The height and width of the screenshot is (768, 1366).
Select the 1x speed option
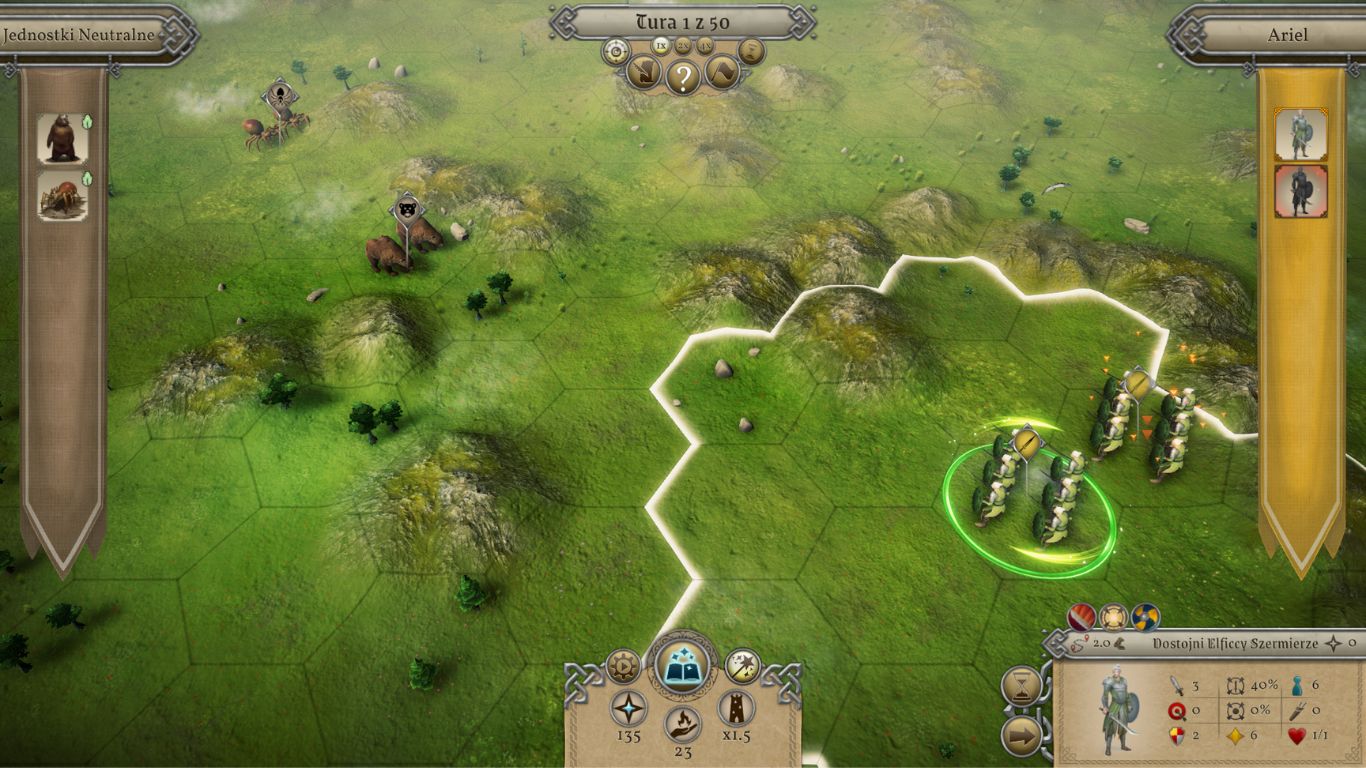[x=661, y=45]
